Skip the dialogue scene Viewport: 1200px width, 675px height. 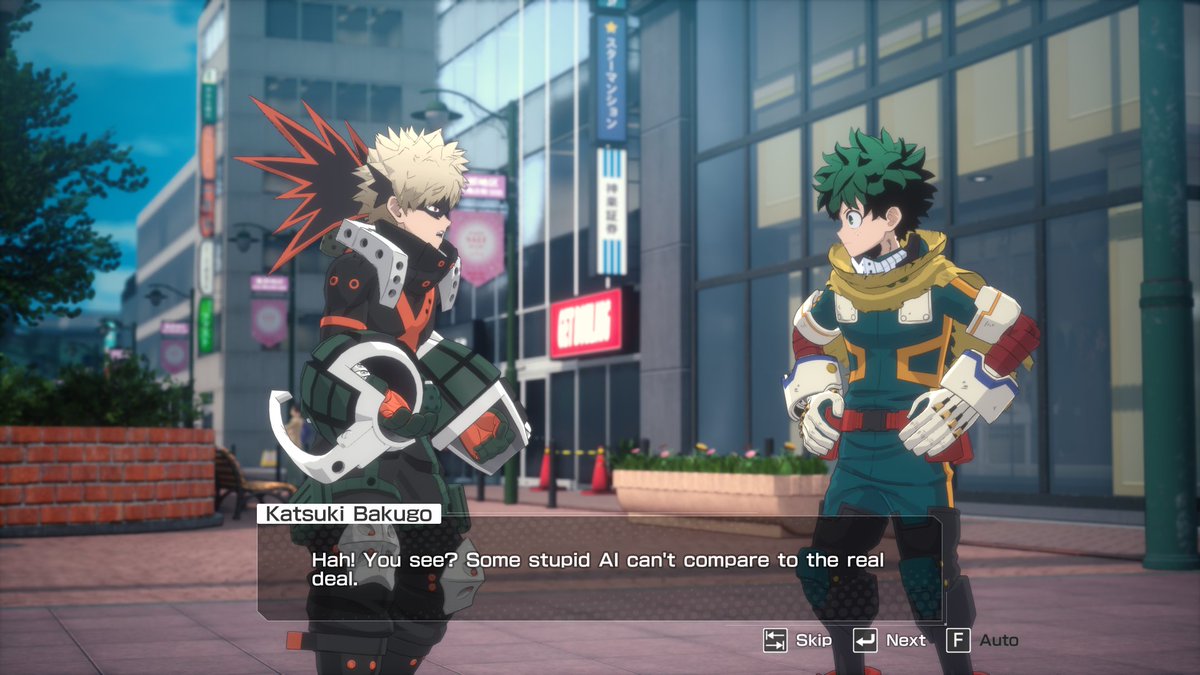tap(796, 640)
